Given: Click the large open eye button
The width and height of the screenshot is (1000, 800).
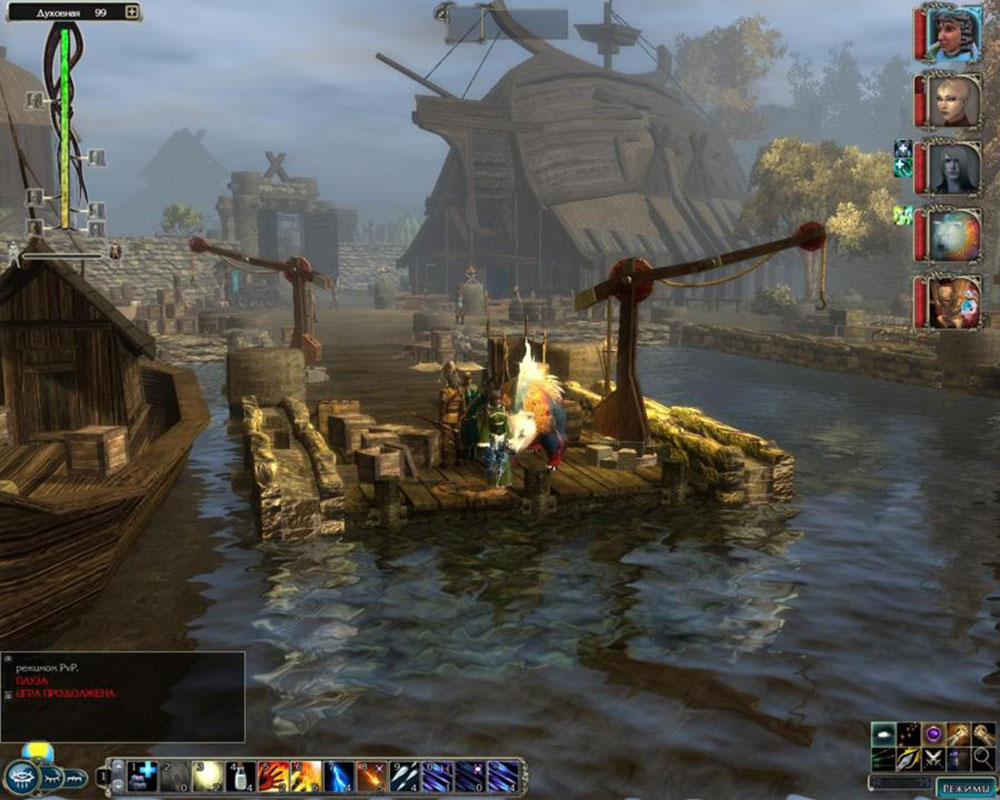Looking at the screenshot, I should 22,777.
